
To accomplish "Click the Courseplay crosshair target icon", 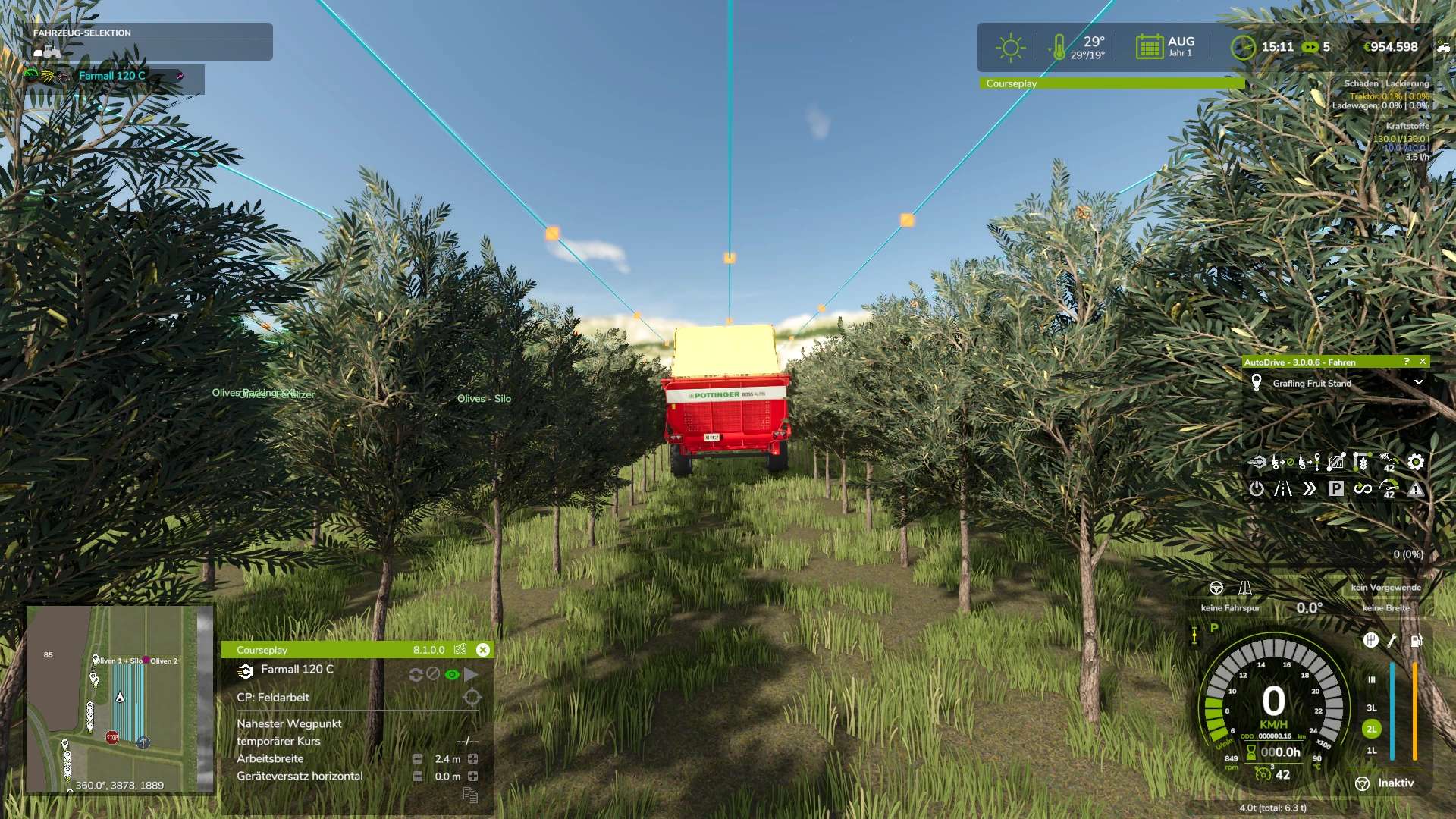I will click(472, 698).
